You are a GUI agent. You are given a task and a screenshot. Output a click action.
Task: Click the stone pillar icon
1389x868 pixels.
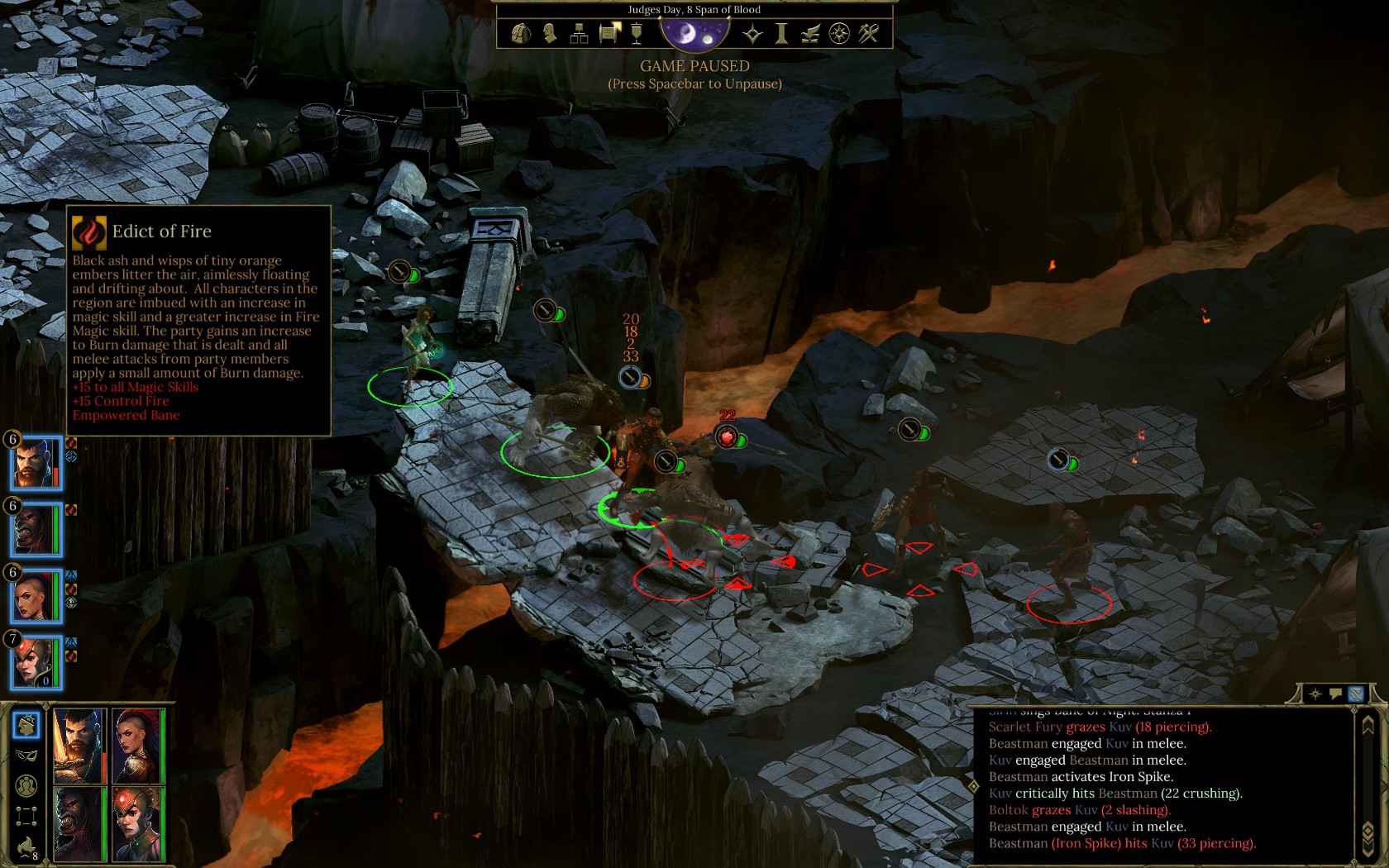(781, 34)
